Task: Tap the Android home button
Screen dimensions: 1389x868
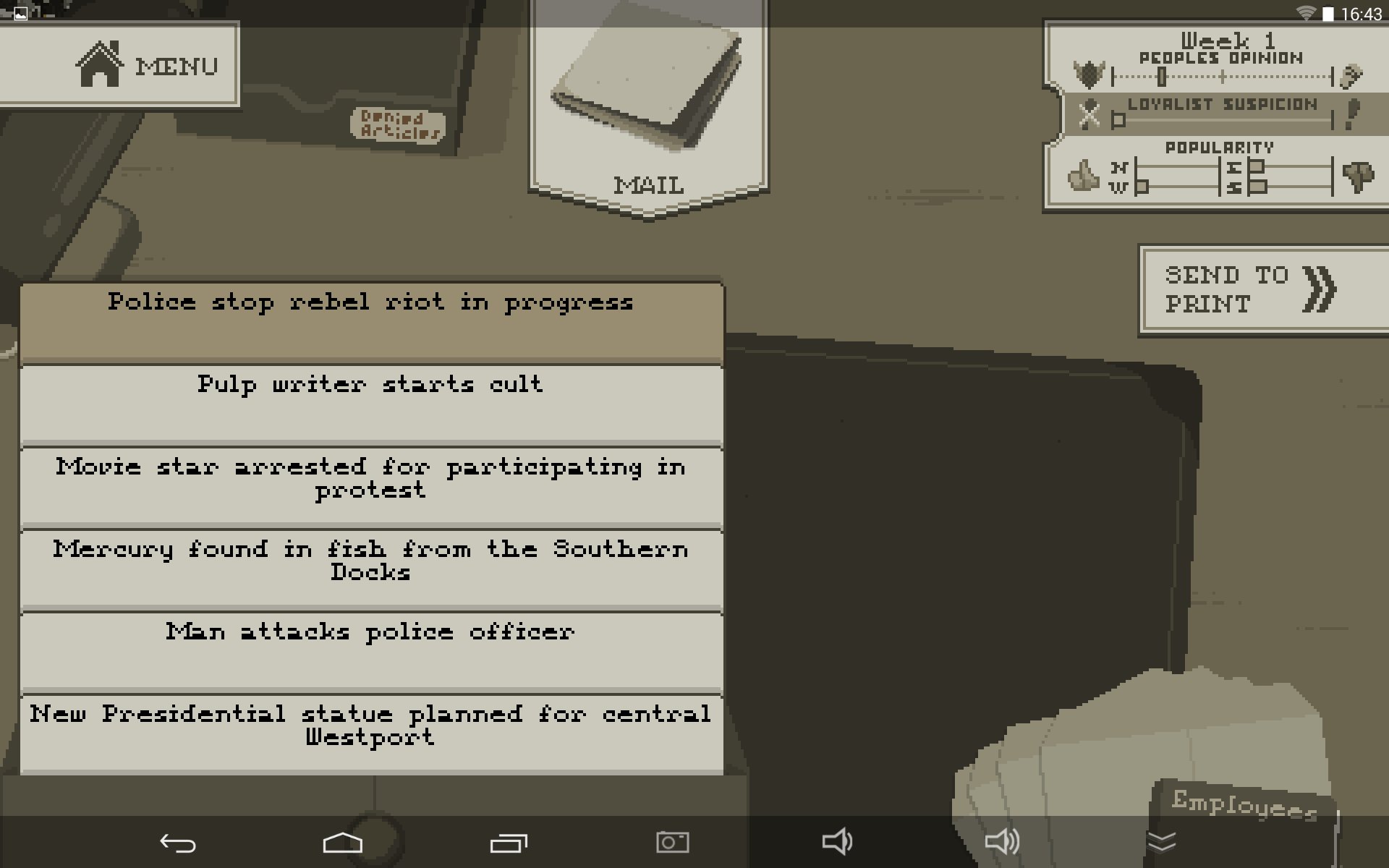Action: pyautogui.click(x=342, y=843)
